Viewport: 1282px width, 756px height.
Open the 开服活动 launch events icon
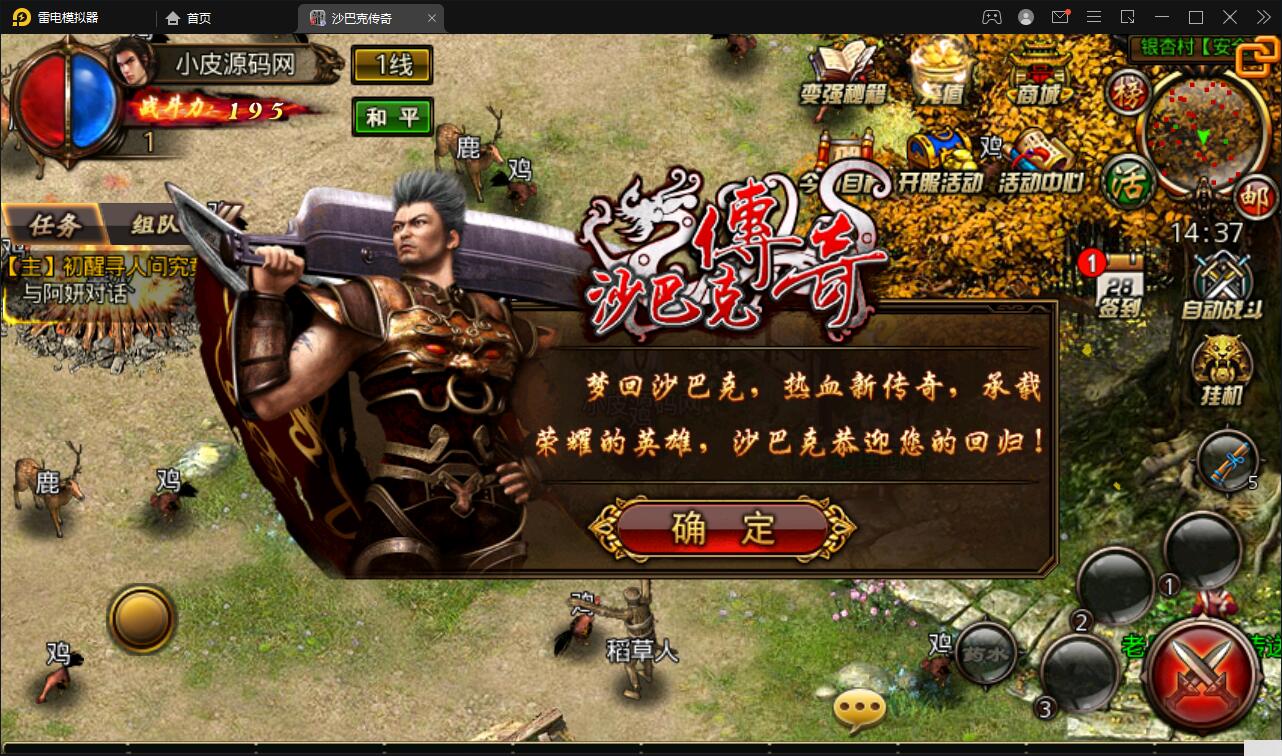click(940, 160)
